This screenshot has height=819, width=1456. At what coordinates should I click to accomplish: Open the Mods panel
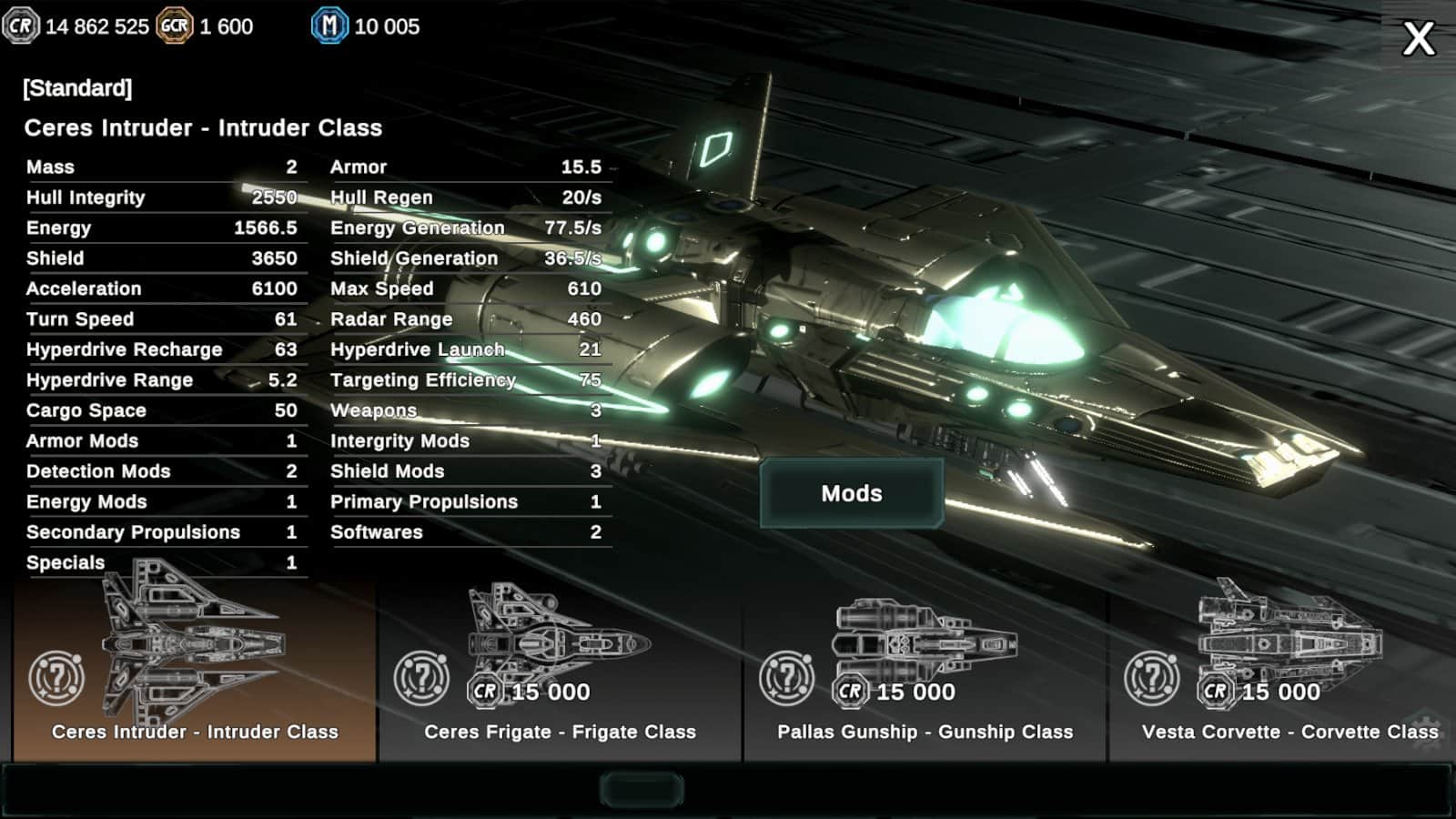coord(852,493)
